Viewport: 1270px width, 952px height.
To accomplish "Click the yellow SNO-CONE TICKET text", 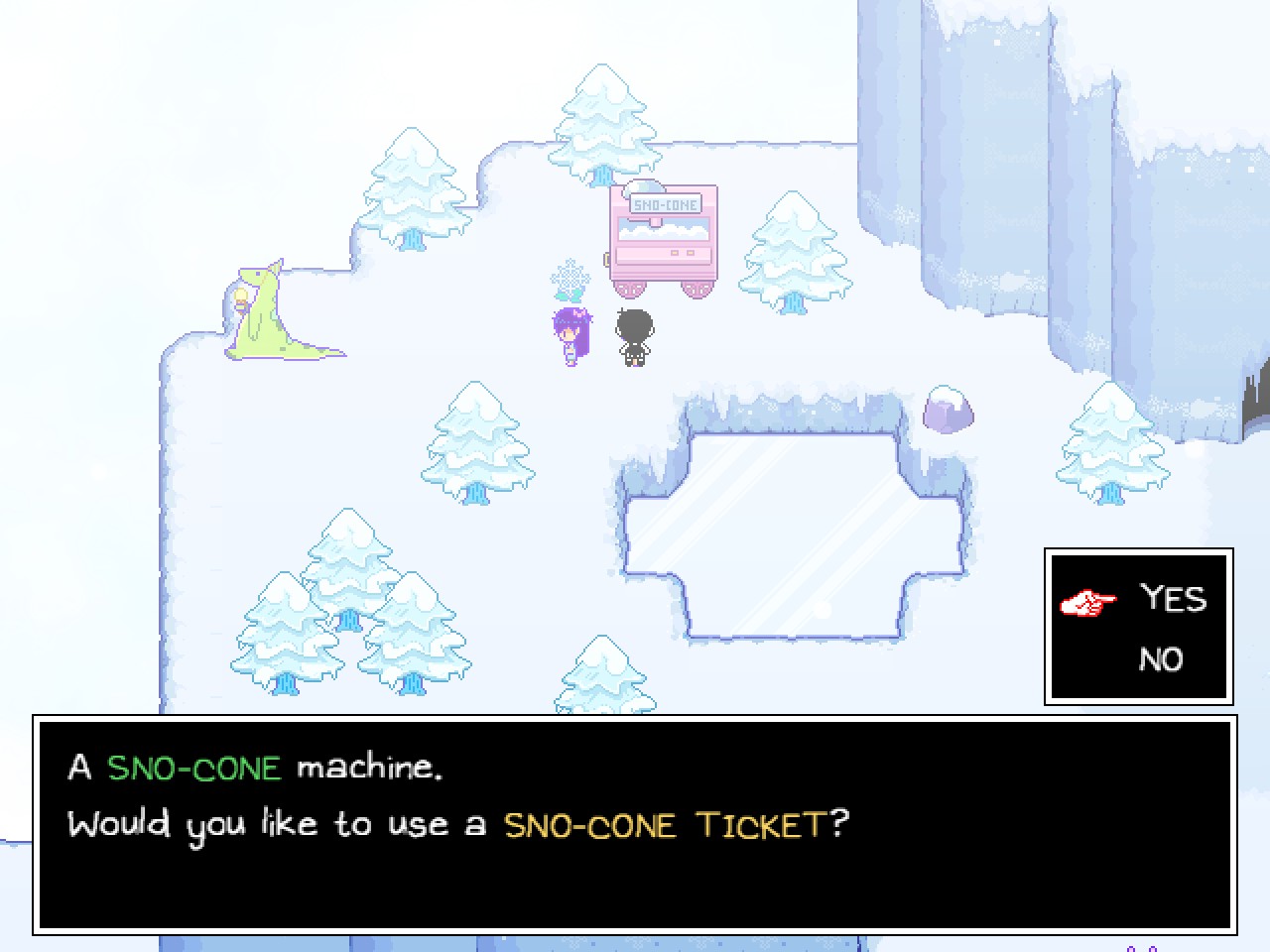I will click(x=678, y=824).
